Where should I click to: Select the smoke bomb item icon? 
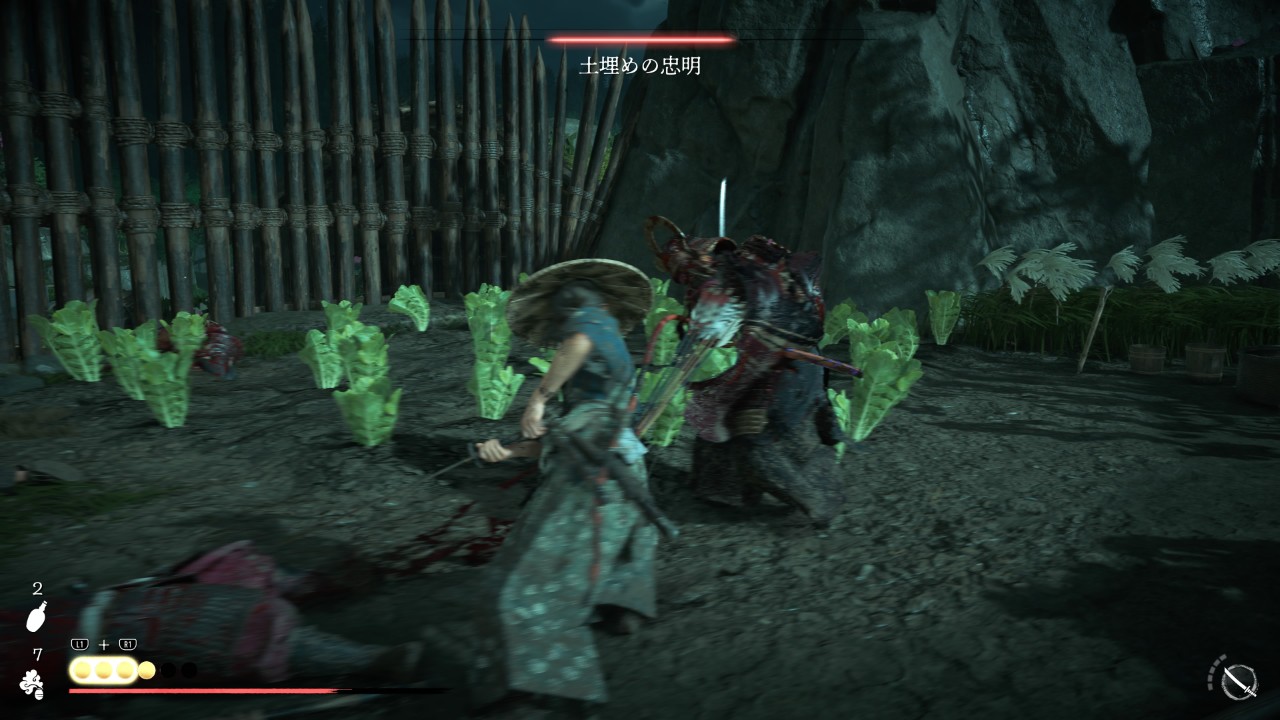(x=32, y=683)
